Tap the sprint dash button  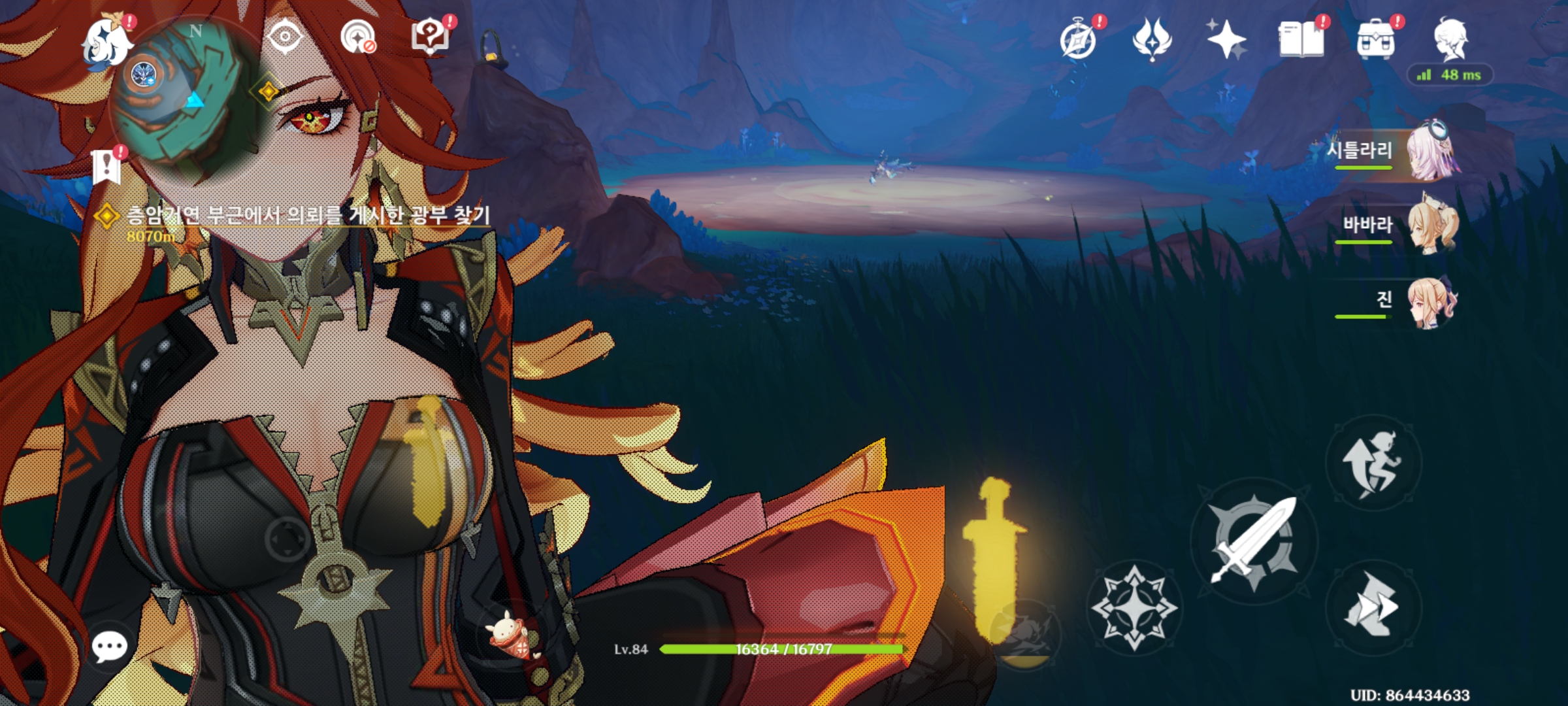coord(1373,607)
